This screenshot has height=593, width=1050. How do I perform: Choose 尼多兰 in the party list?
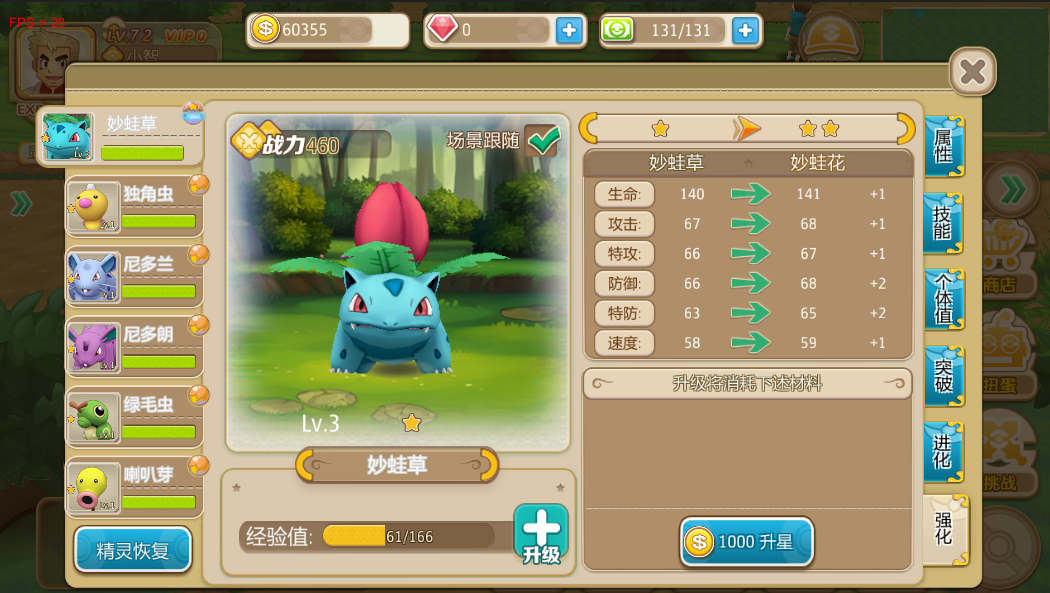point(134,277)
